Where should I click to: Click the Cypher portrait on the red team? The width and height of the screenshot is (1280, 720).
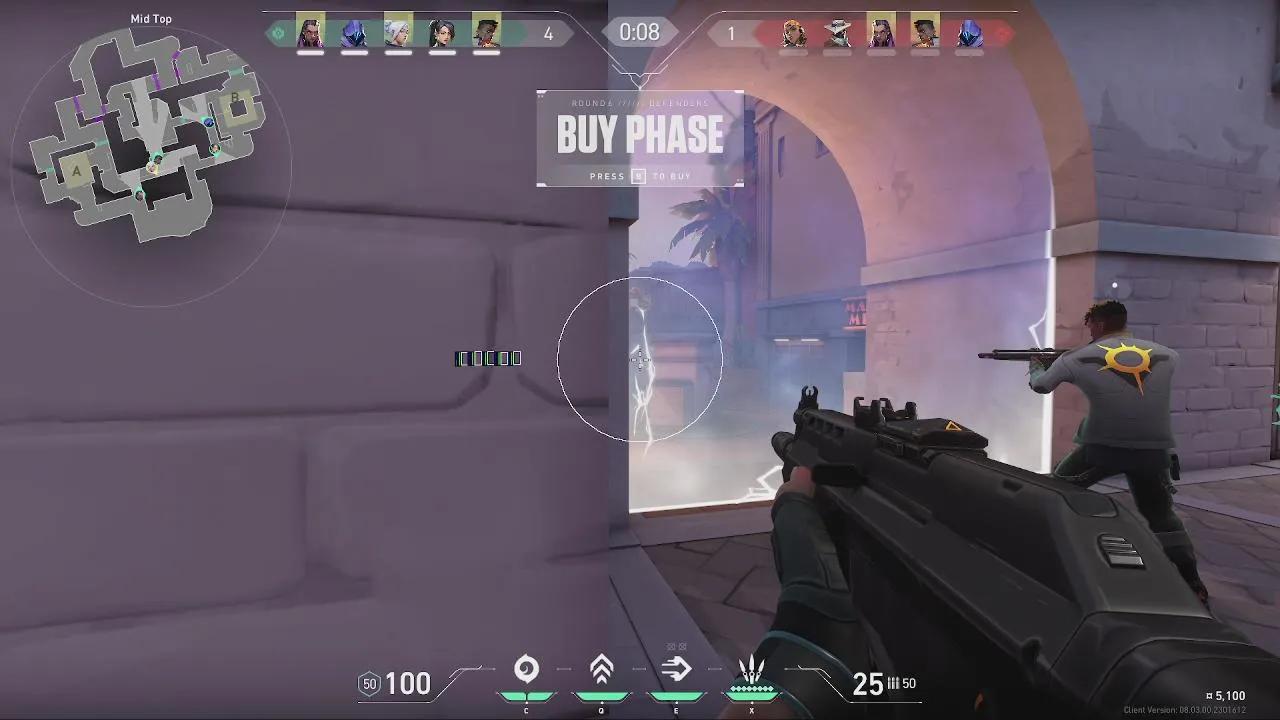[x=837, y=30]
